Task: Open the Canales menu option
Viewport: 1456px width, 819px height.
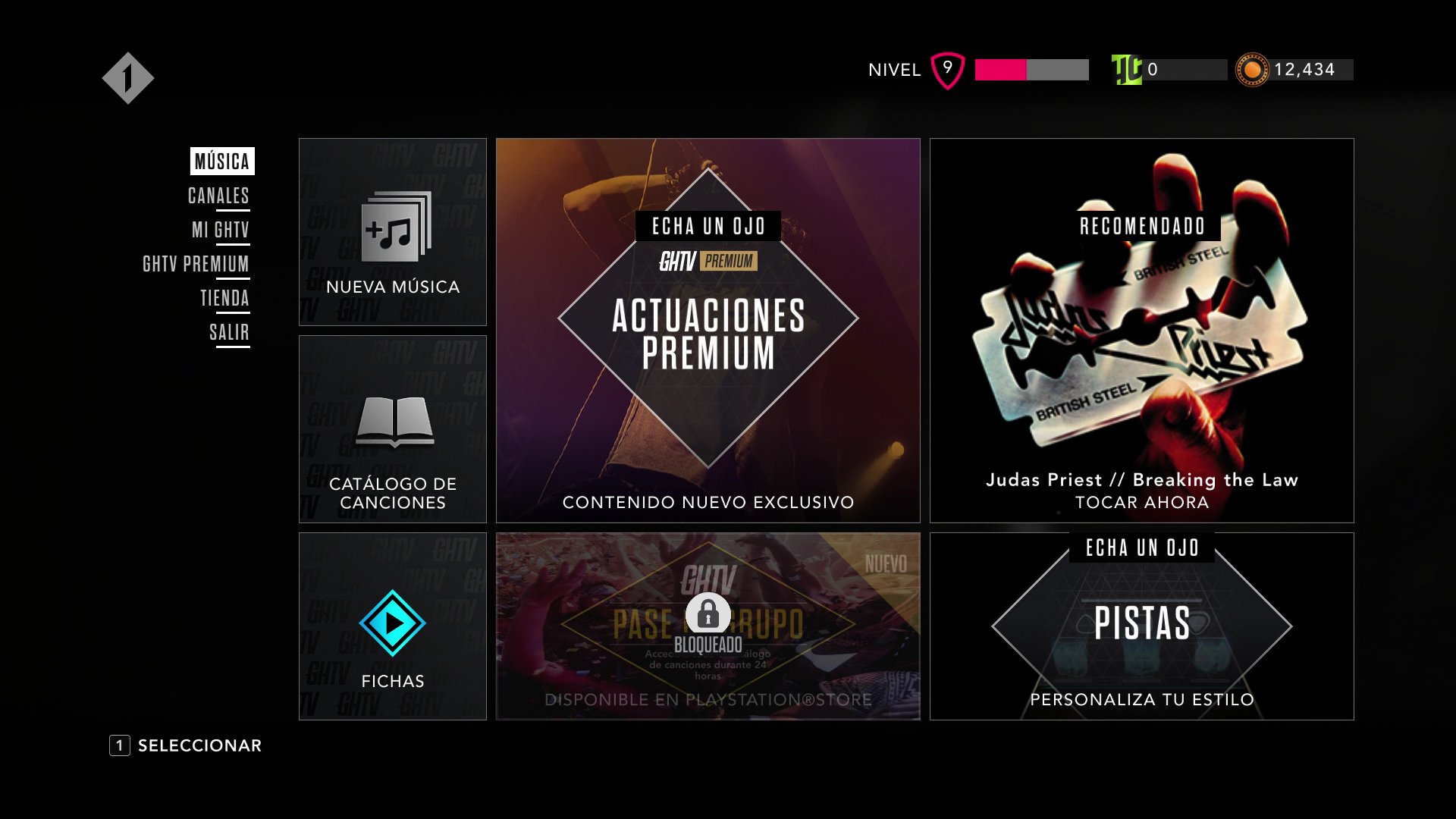Action: 218,196
